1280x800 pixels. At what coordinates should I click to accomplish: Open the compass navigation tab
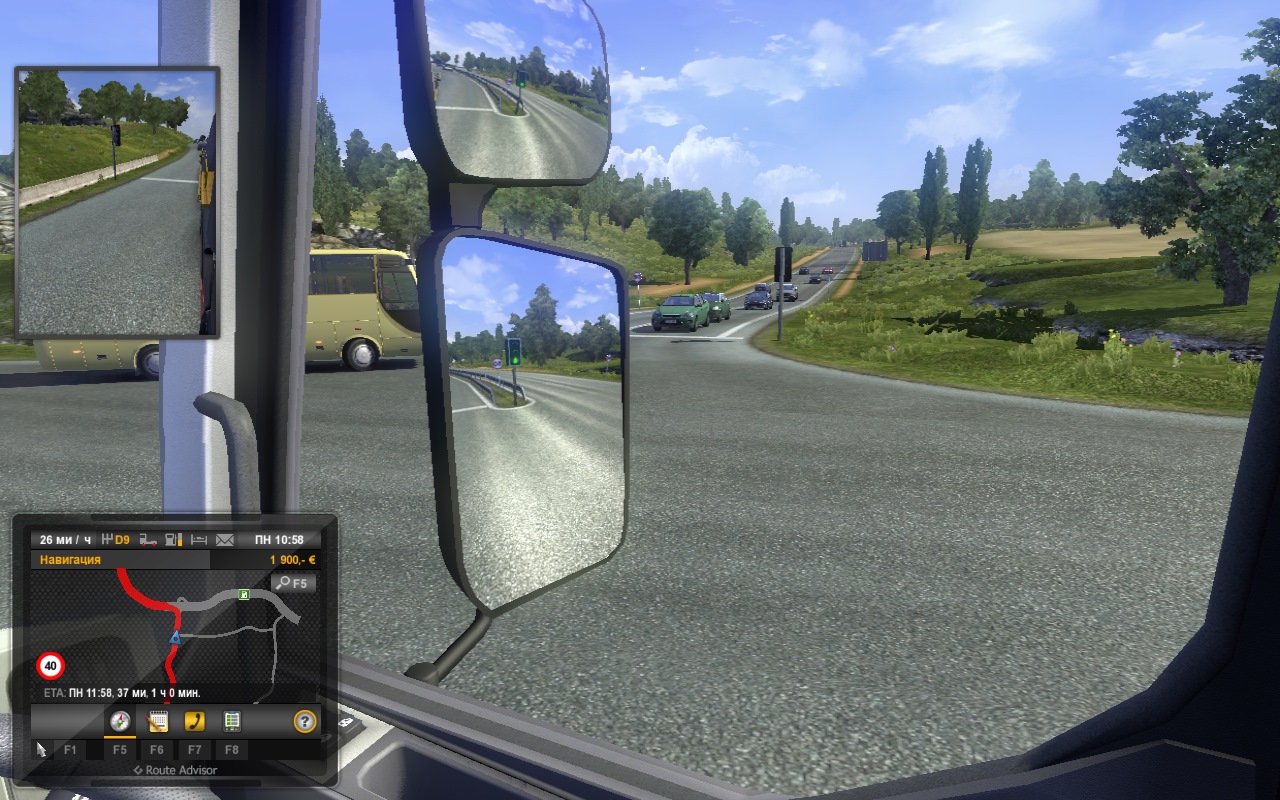pyautogui.click(x=120, y=721)
